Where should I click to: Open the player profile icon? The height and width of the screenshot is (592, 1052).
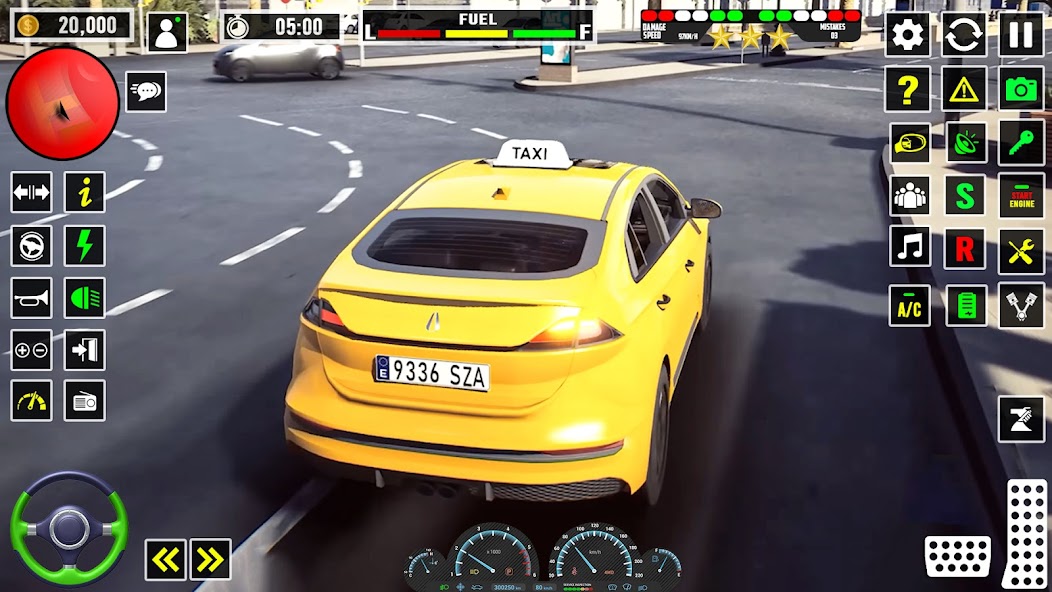pyautogui.click(x=167, y=32)
